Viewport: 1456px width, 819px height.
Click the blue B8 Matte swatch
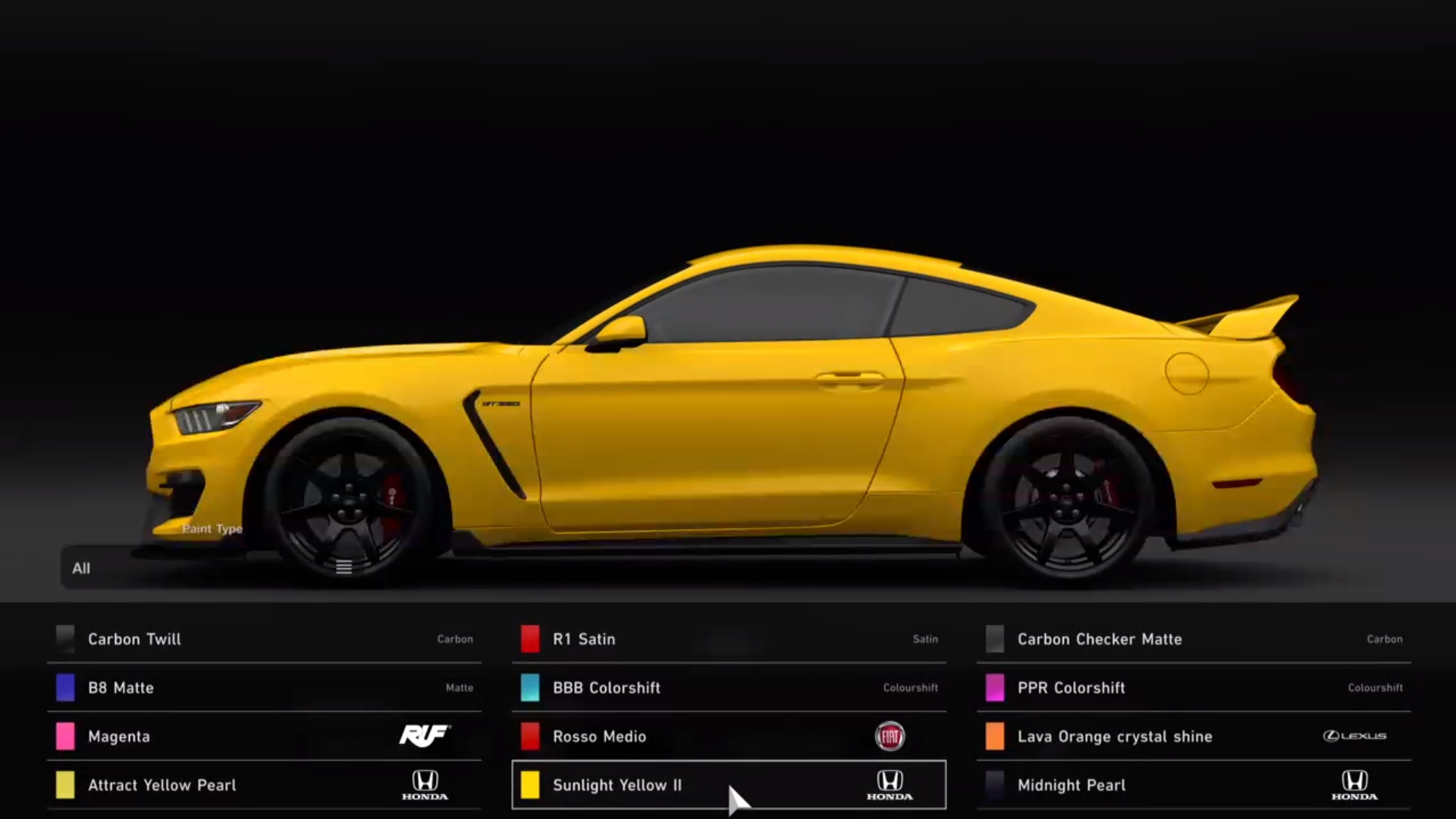coord(64,688)
